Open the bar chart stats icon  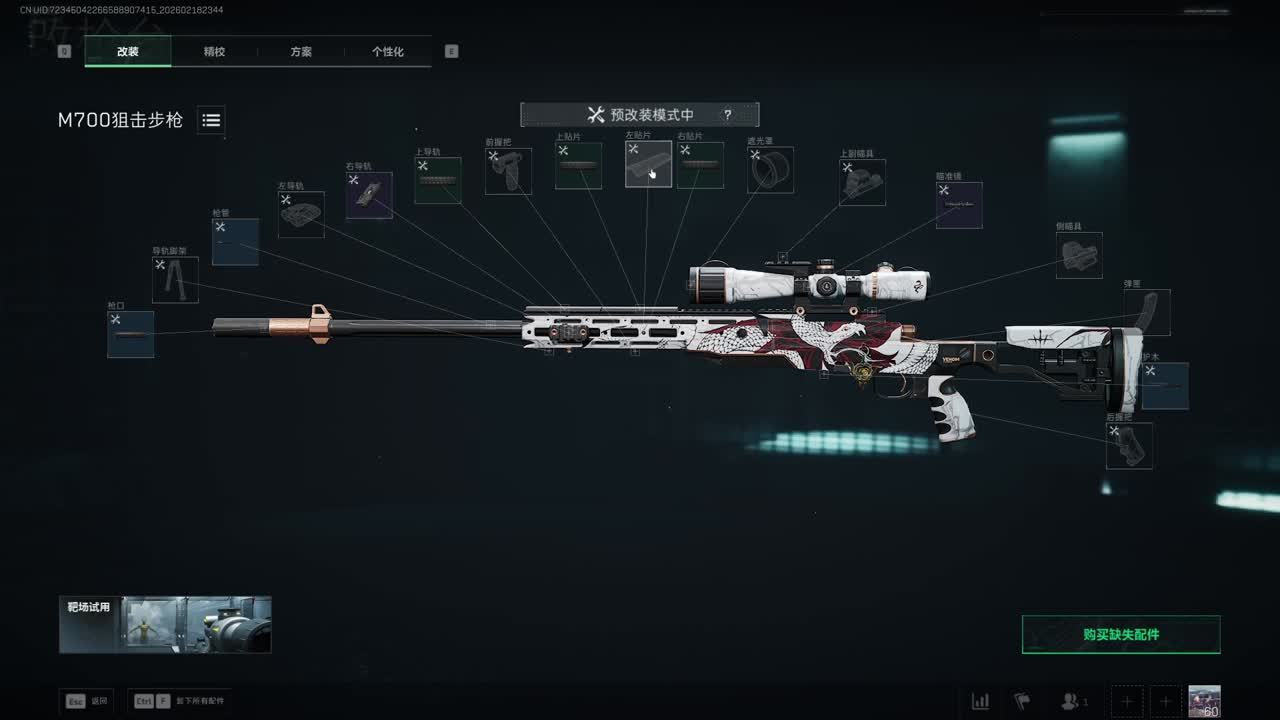tap(981, 701)
